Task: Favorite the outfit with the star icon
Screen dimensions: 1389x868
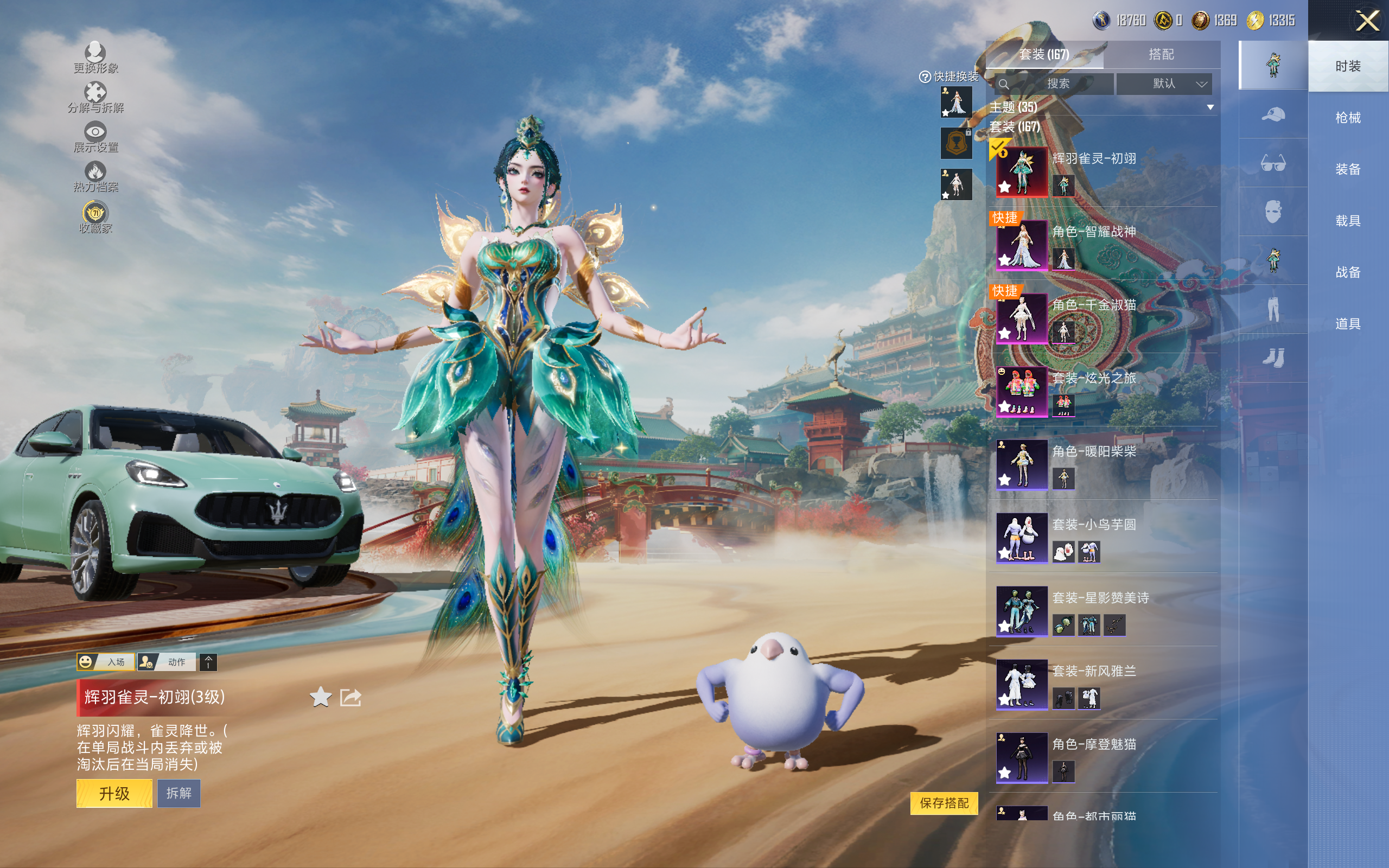Action: 320,697
